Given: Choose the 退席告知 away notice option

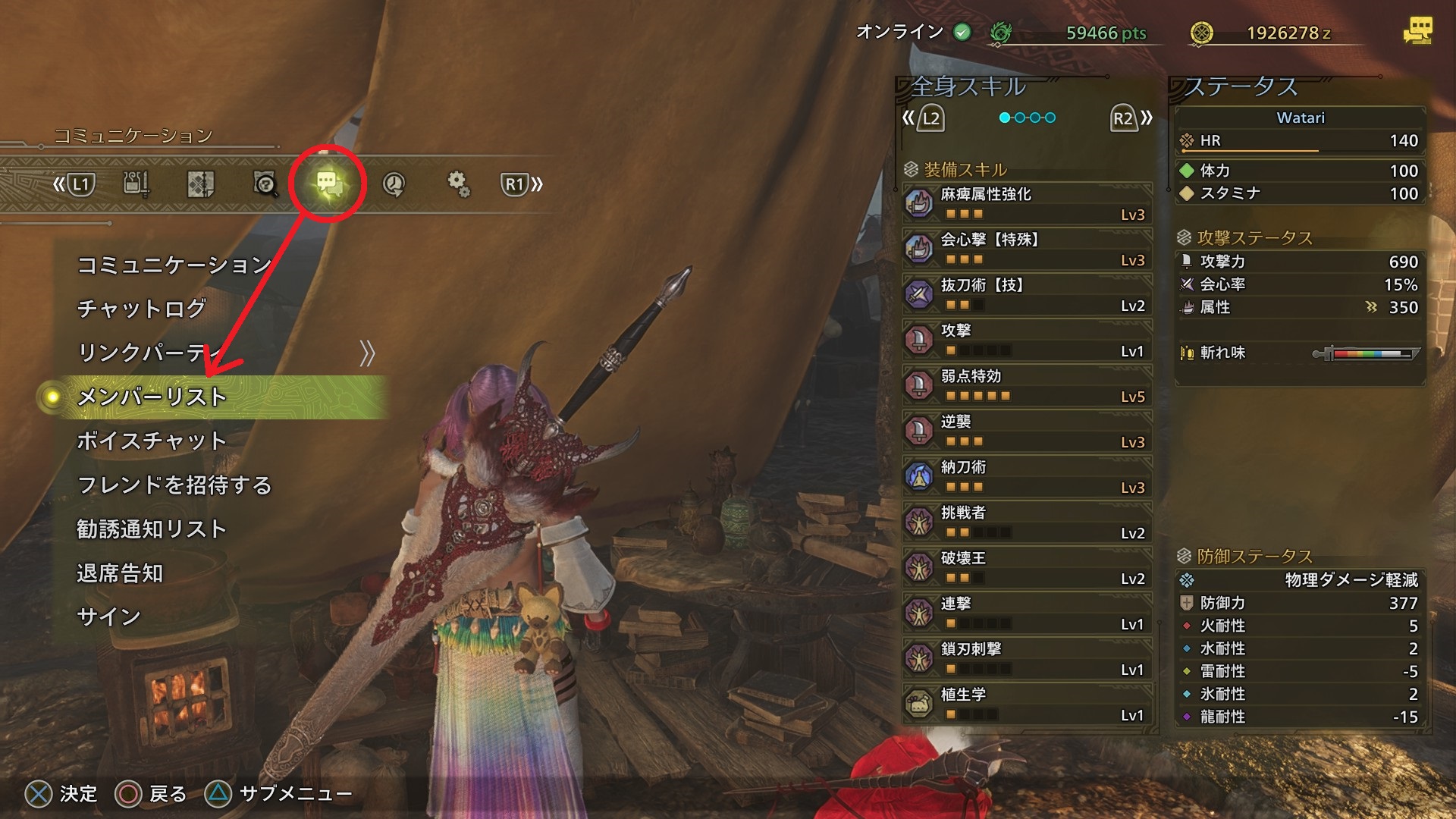Looking at the screenshot, I should pos(120,573).
